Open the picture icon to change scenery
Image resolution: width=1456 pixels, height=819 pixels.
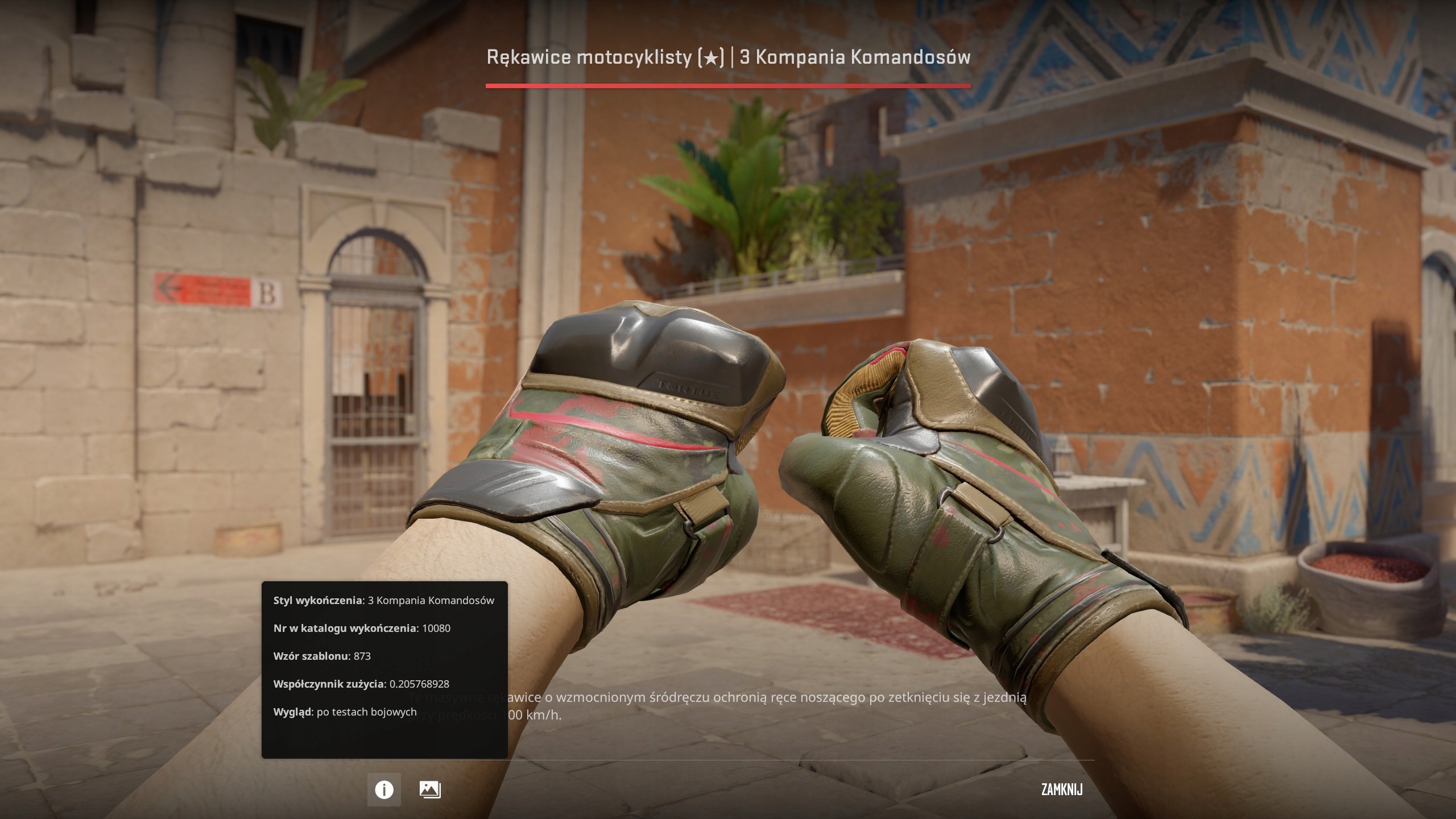click(429, 789)
